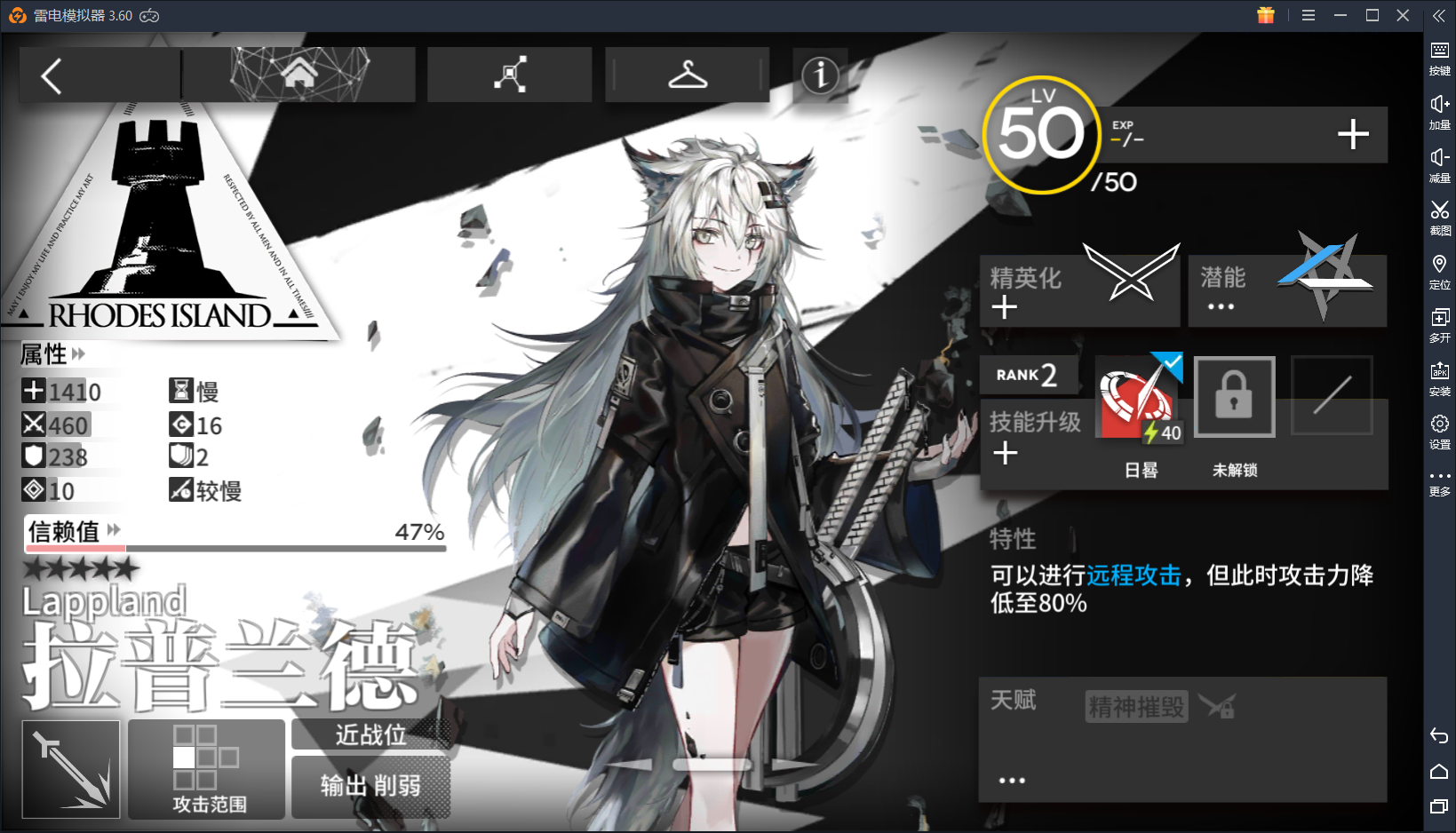The width and height of the screenshot is (1456, 833).
Task: Open the 潜能 potential ellipsis
Action: point(1221,306)
